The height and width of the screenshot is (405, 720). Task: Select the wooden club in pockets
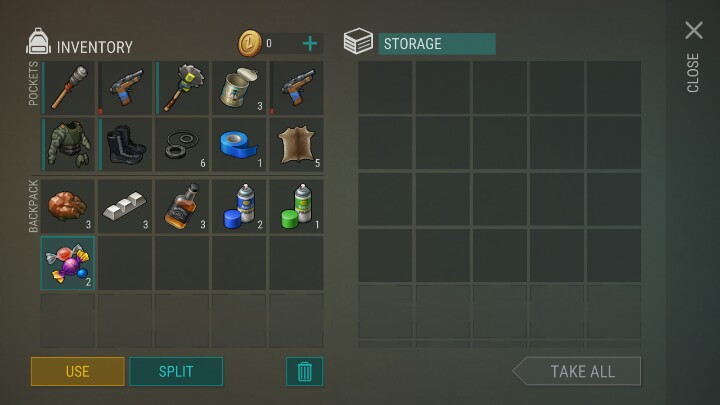click(68, 87)
